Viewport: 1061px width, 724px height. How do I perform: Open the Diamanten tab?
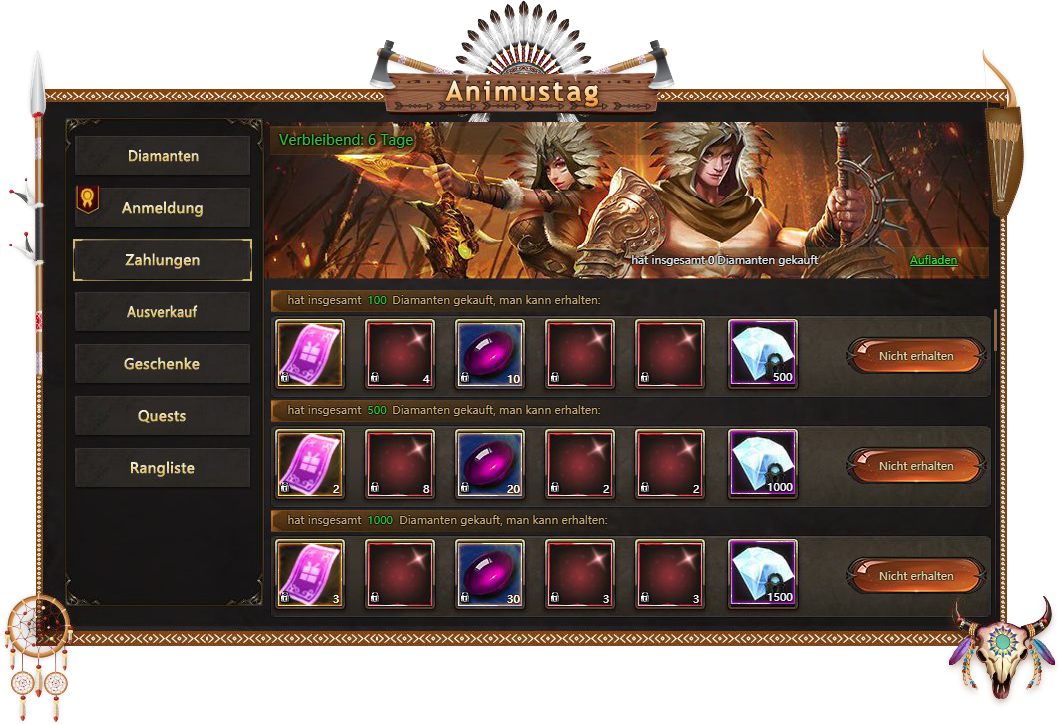click(163, 156)
